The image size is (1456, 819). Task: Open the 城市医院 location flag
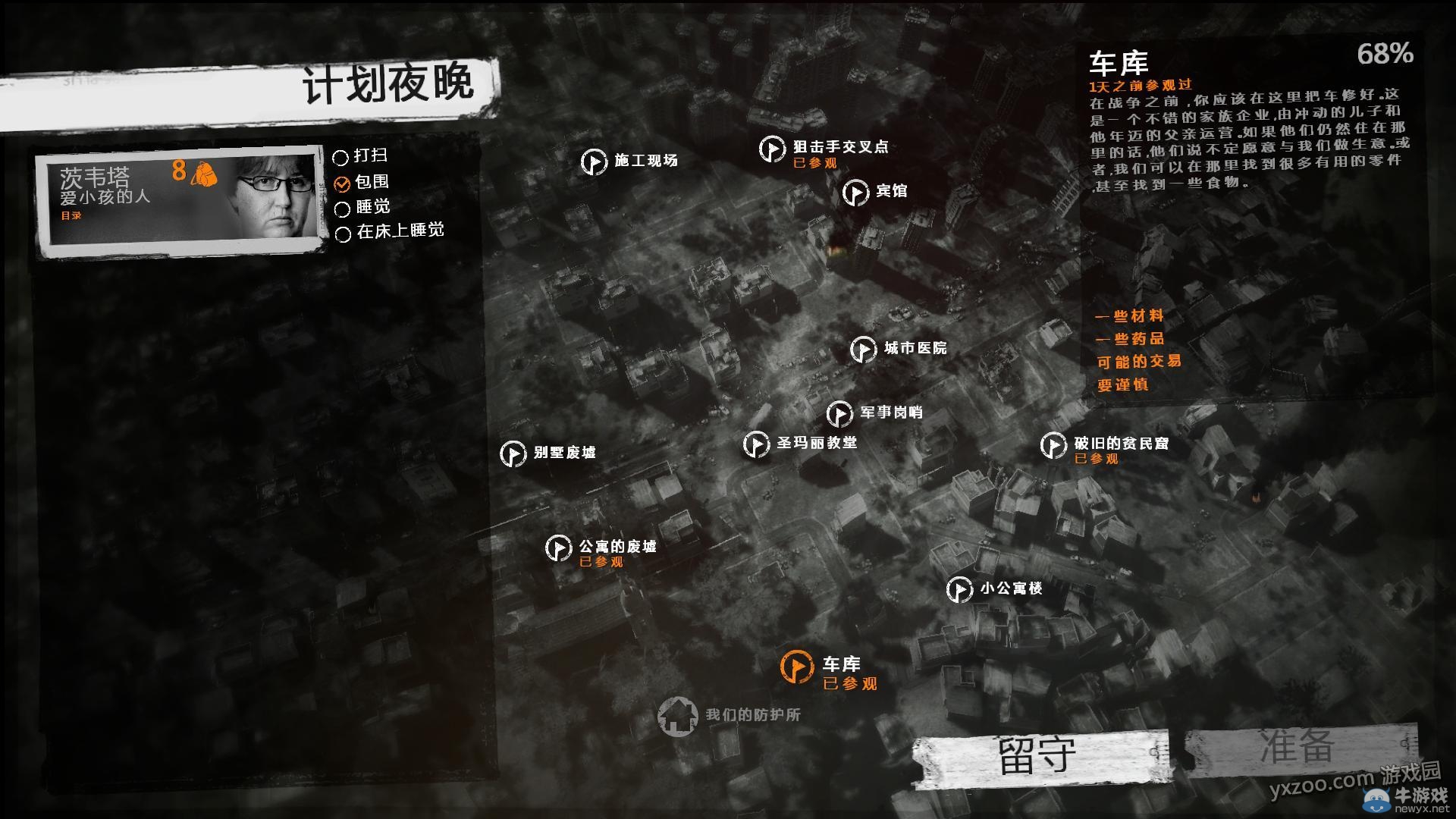click(864, 350)
